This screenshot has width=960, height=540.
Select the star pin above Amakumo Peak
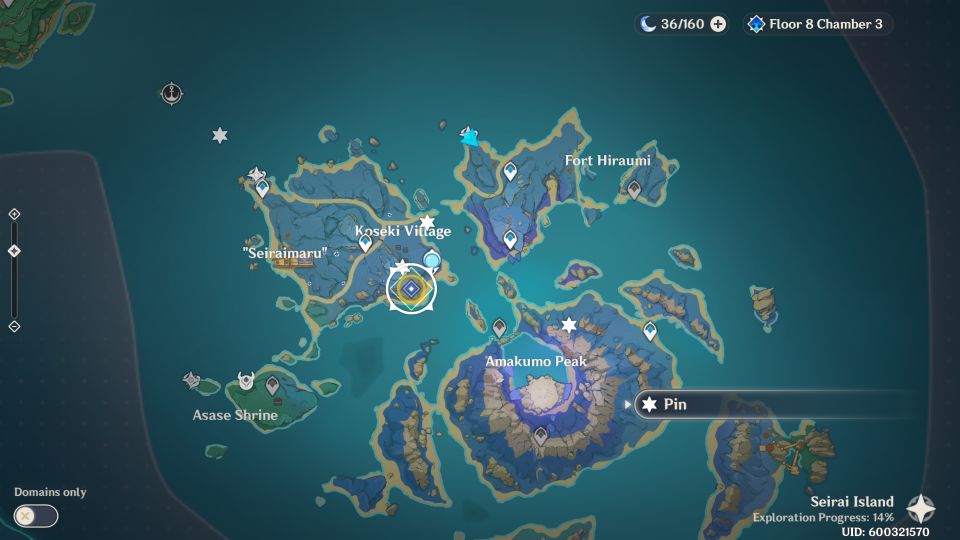coord(569,325)
